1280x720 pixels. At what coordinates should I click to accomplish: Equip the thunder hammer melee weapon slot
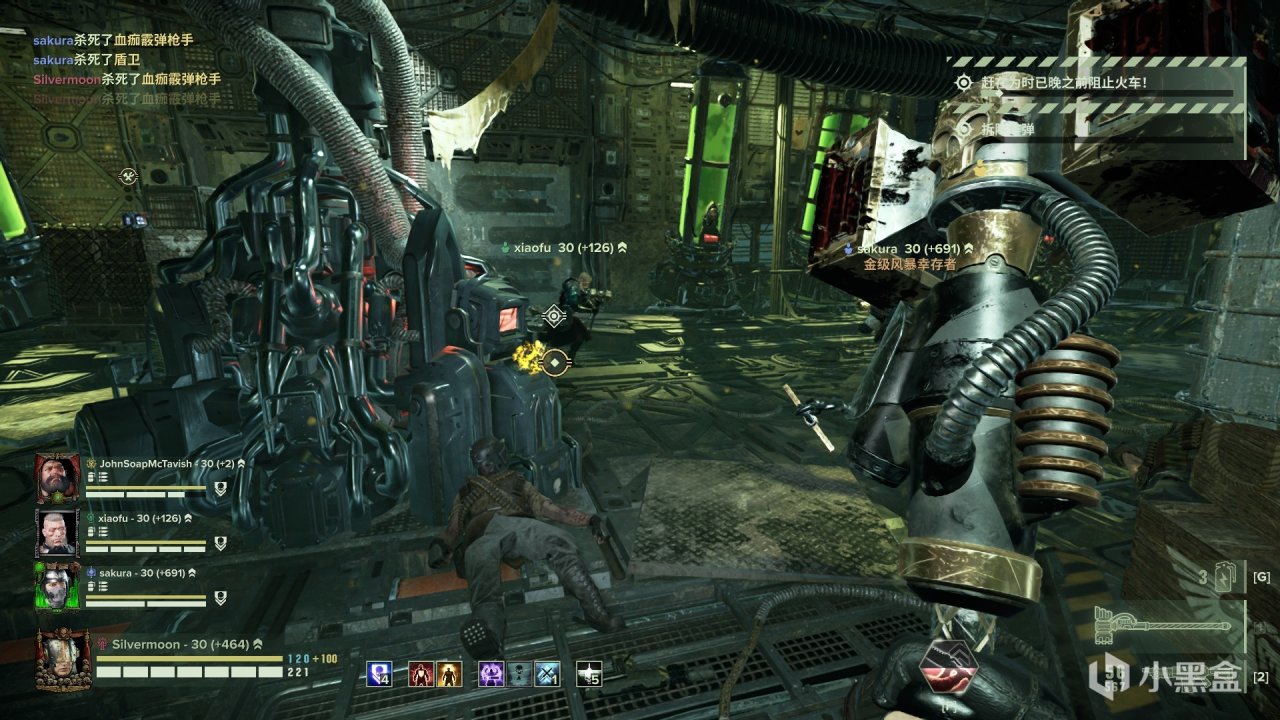pyautogui.click(x=1160, y=624)
